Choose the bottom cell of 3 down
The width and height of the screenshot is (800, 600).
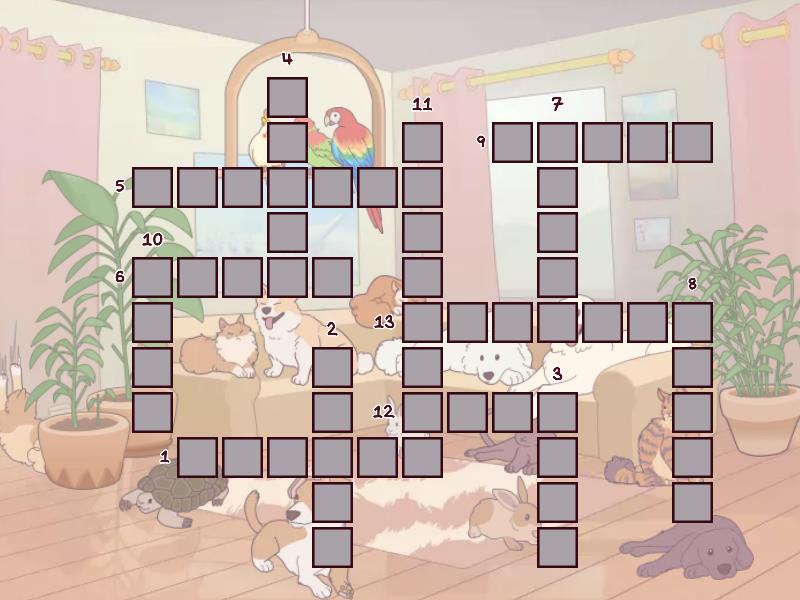pos(557,547)
